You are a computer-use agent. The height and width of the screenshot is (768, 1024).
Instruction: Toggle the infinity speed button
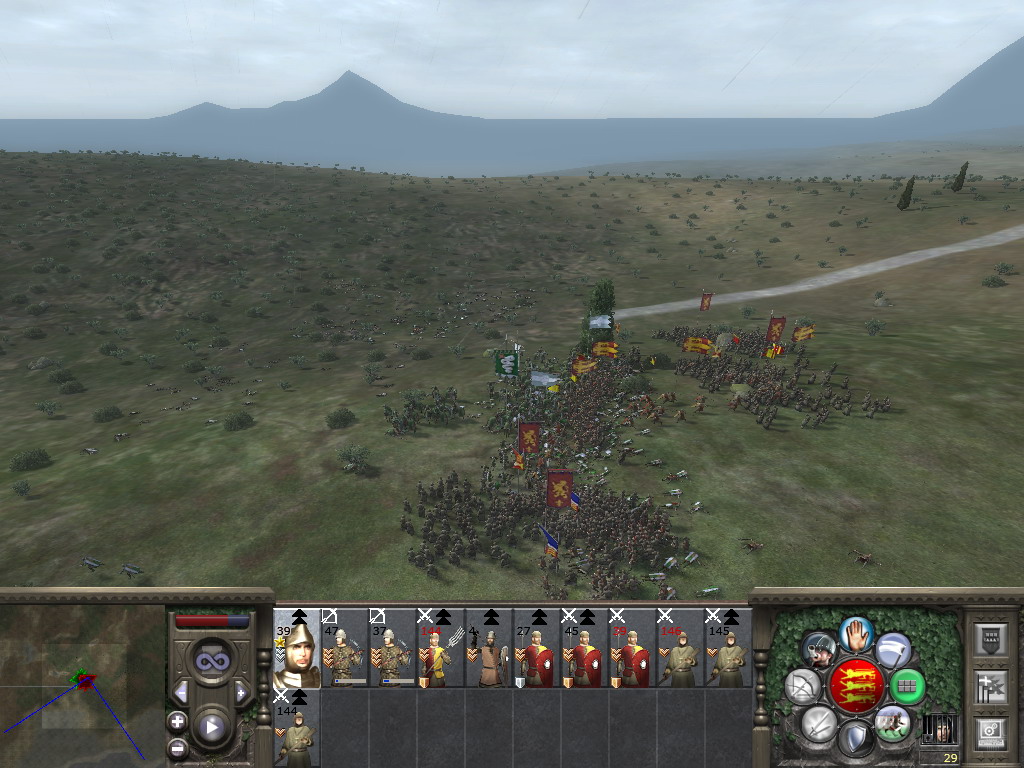pos(211,660)
